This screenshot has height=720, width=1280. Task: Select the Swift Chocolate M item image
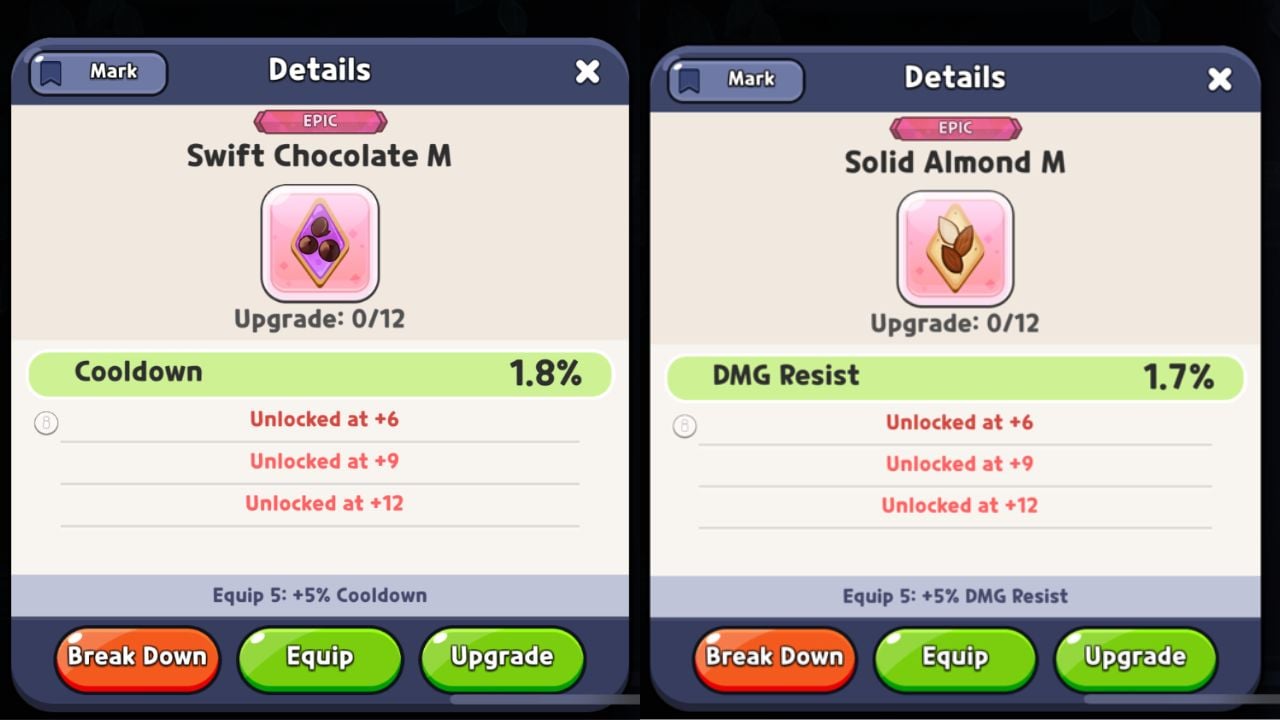coord(320,243)
